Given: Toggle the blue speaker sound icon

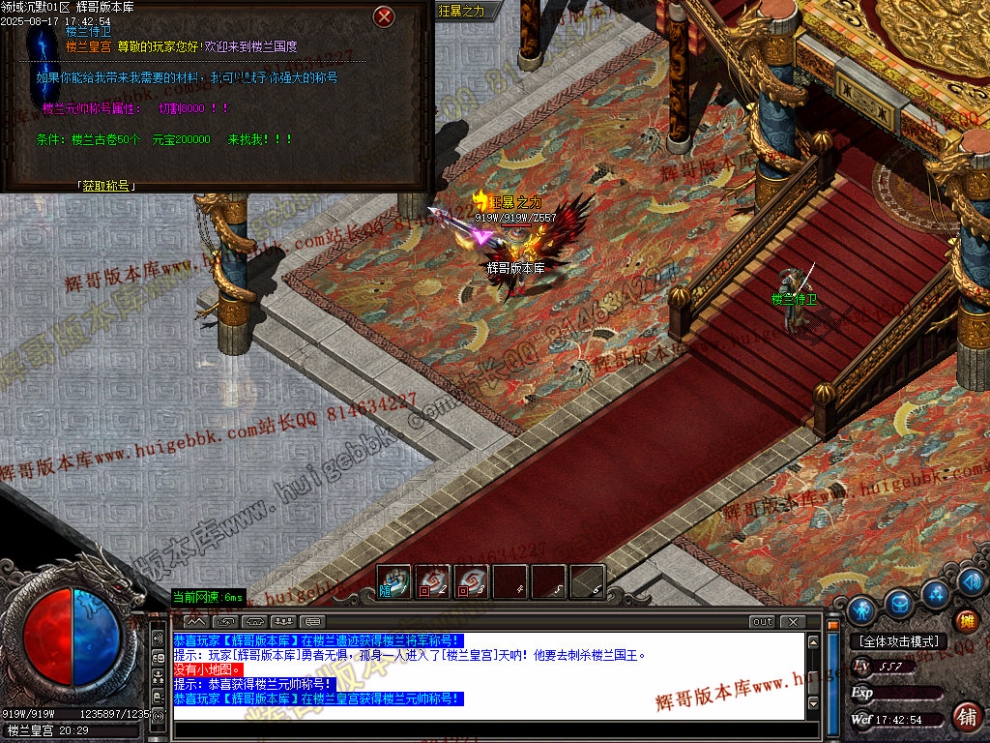Looking at the screenshot, I should 970,581.
